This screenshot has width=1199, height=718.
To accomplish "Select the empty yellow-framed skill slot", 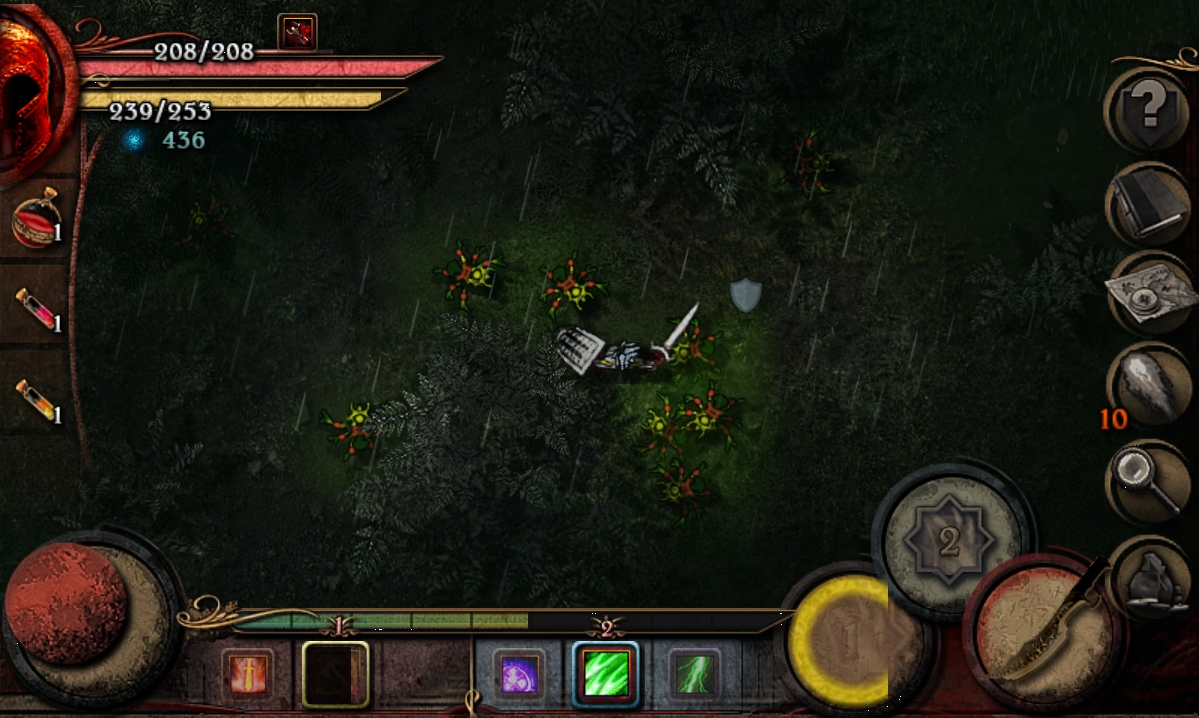I will click(335, 674).
